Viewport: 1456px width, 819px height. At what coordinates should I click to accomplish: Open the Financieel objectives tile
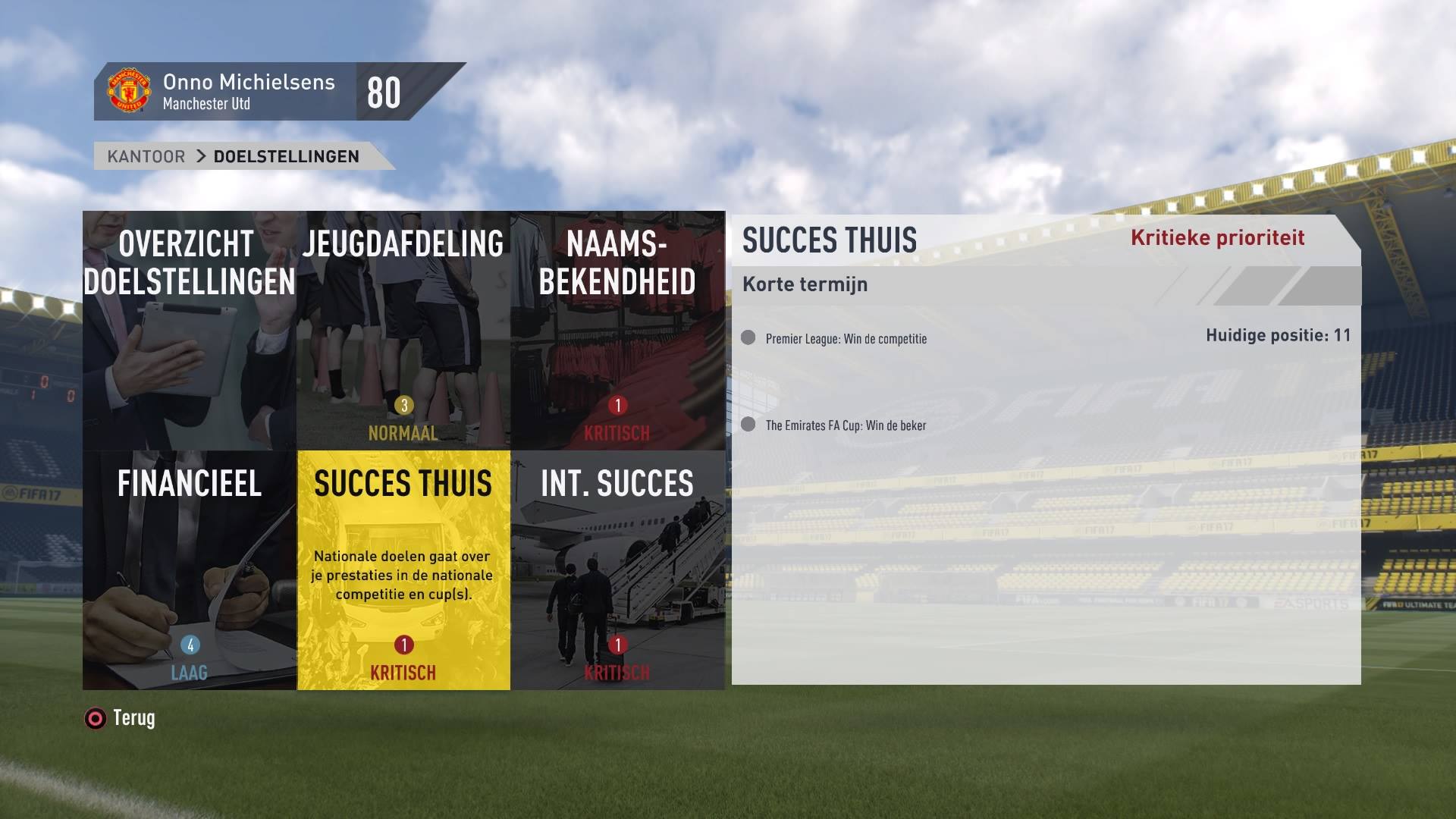tap(190, 570)
